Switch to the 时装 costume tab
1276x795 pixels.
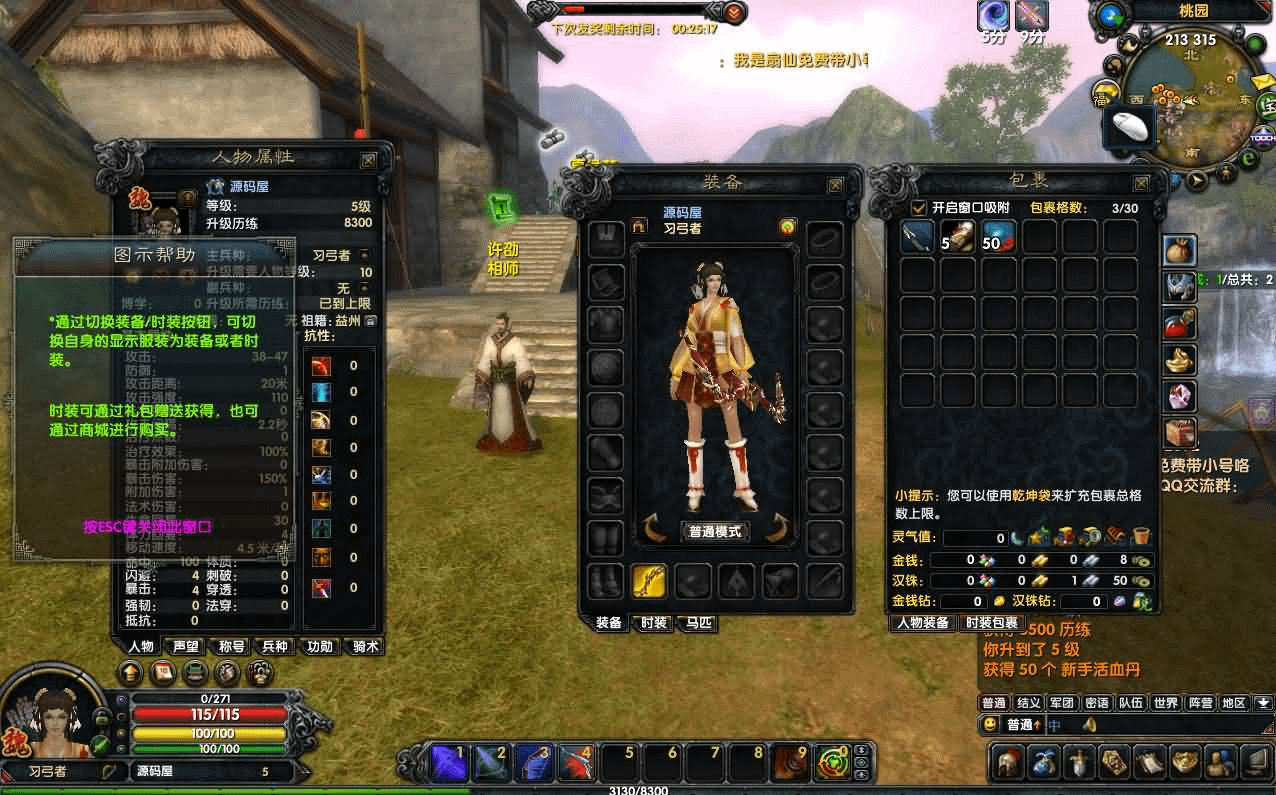tap(653, 622)
